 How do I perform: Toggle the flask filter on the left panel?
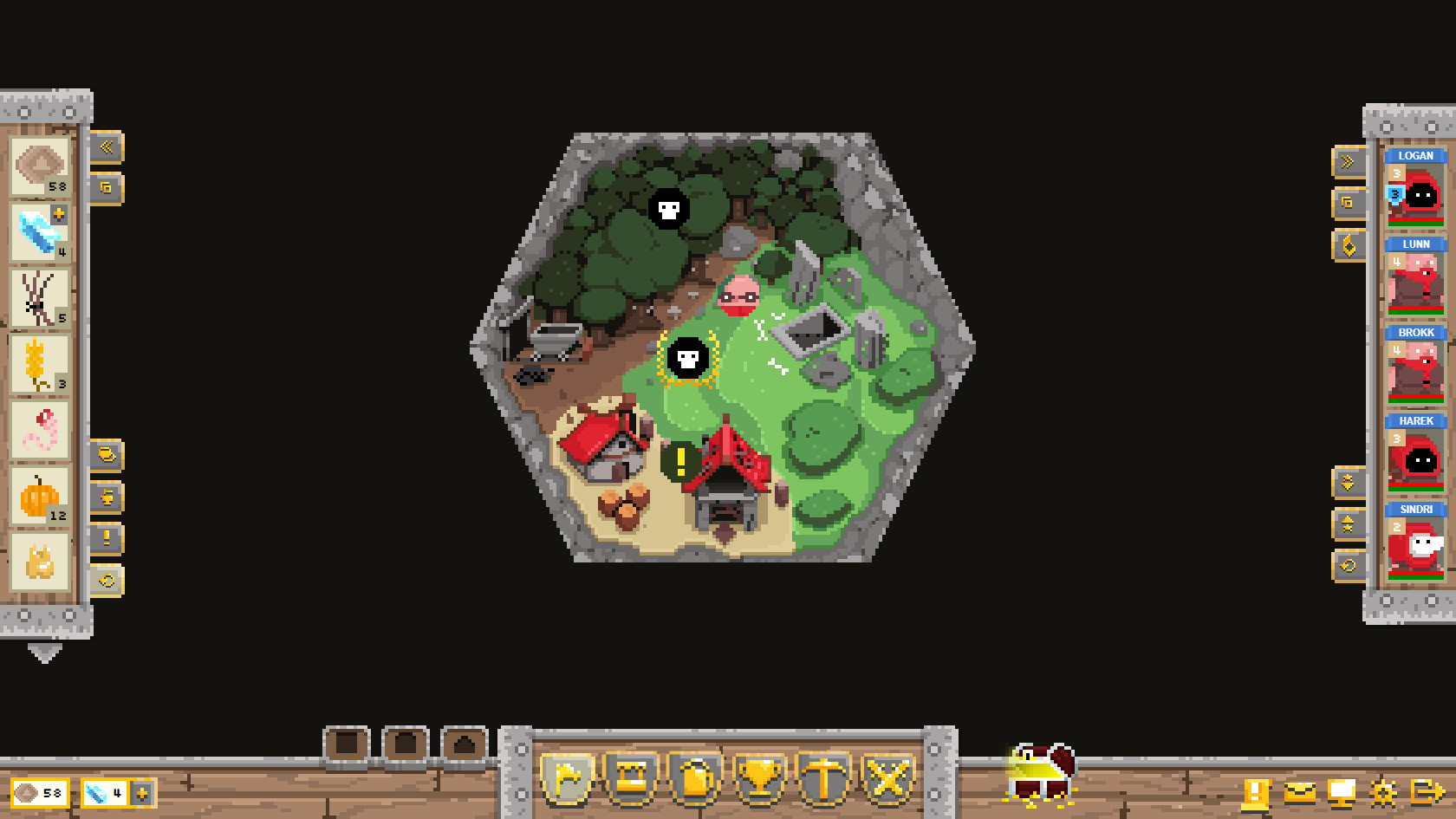pos(107,497)
